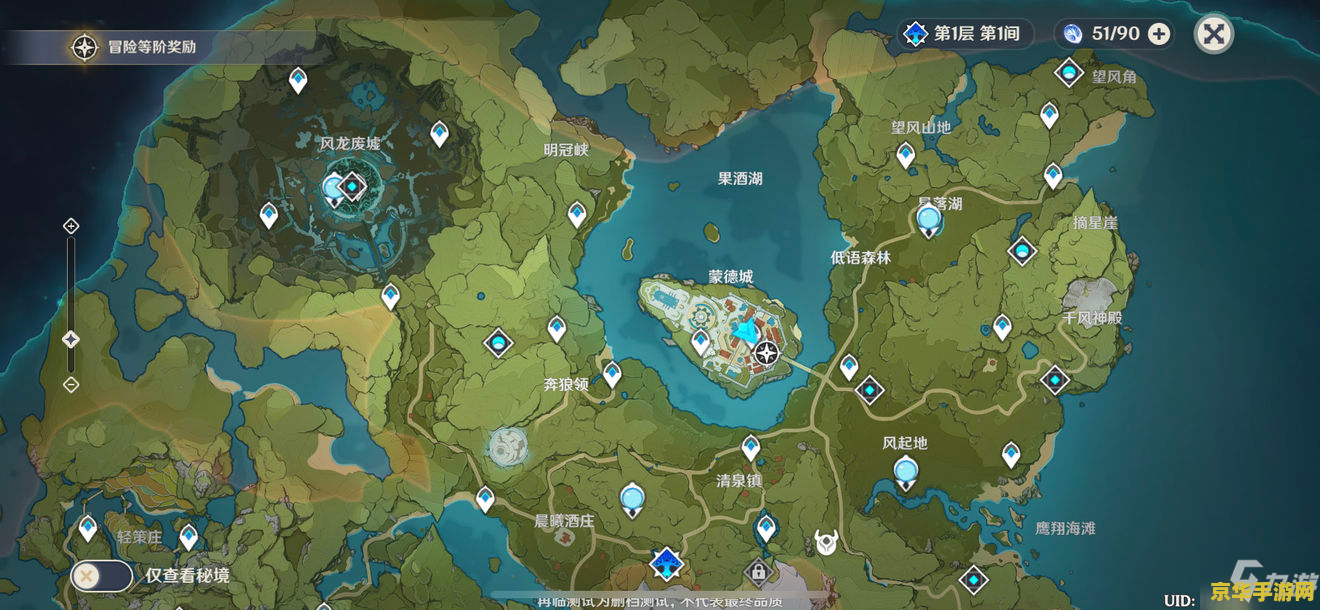
Task: Choose the Statue of the Seven at 星落湖
Action: [929, 217]
